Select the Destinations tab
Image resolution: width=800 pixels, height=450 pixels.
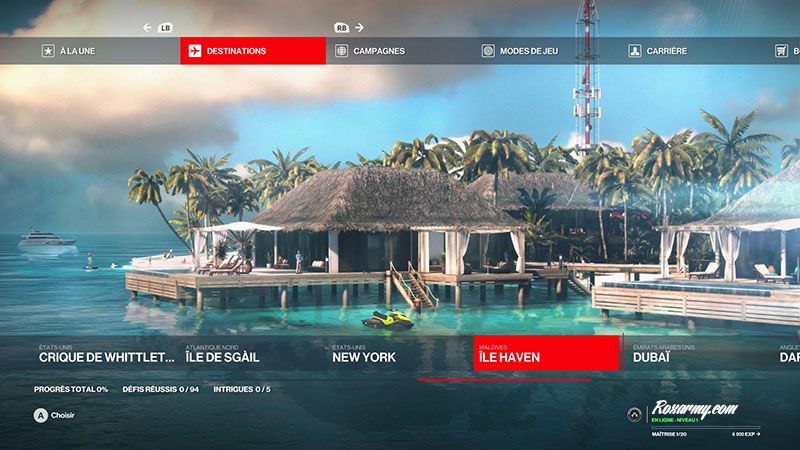(x=252, y=51)
